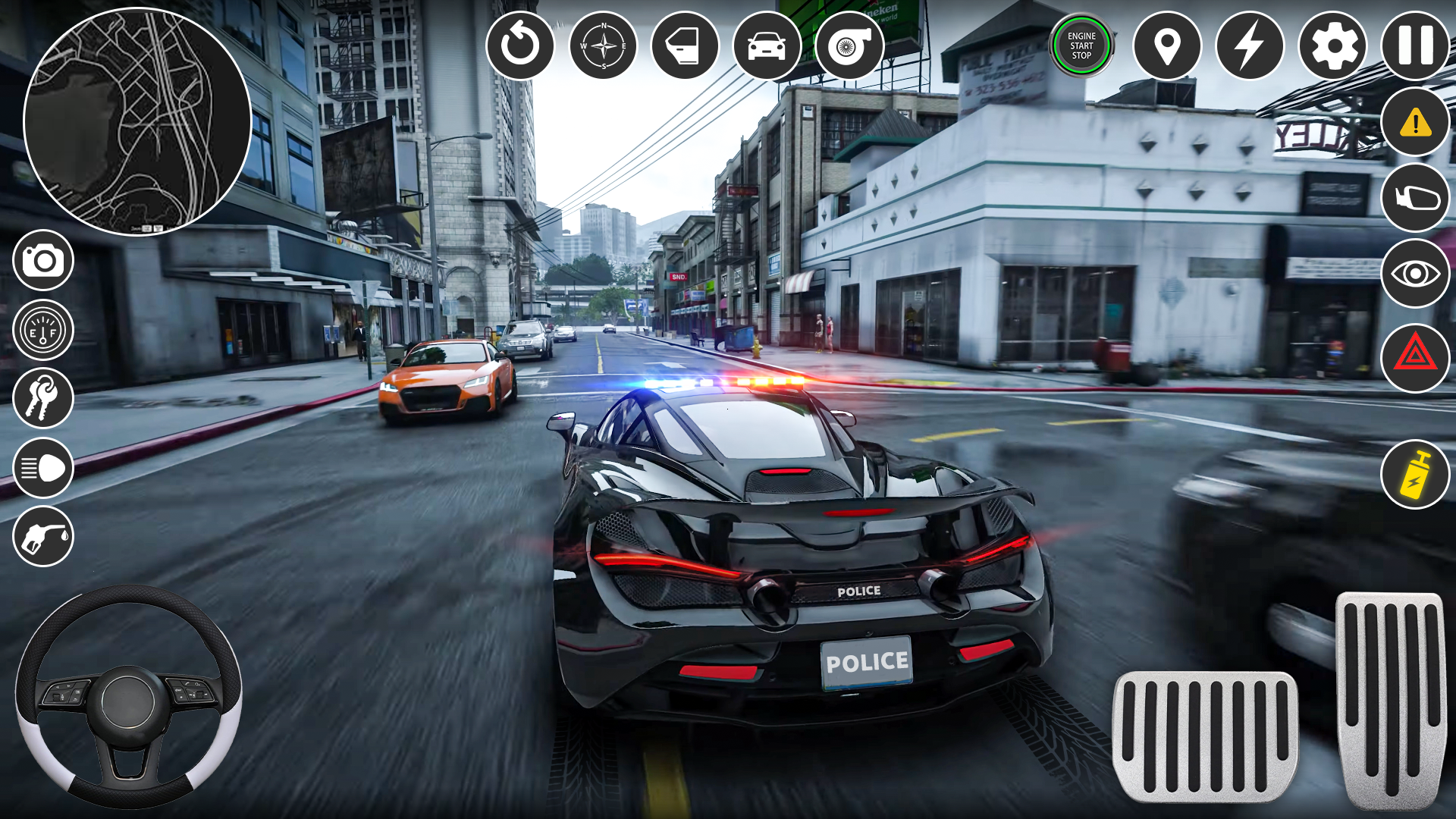Toggle the Engine Start Stop button
The width and height of the screenshot is (1456, 819).
(1081, 45)
